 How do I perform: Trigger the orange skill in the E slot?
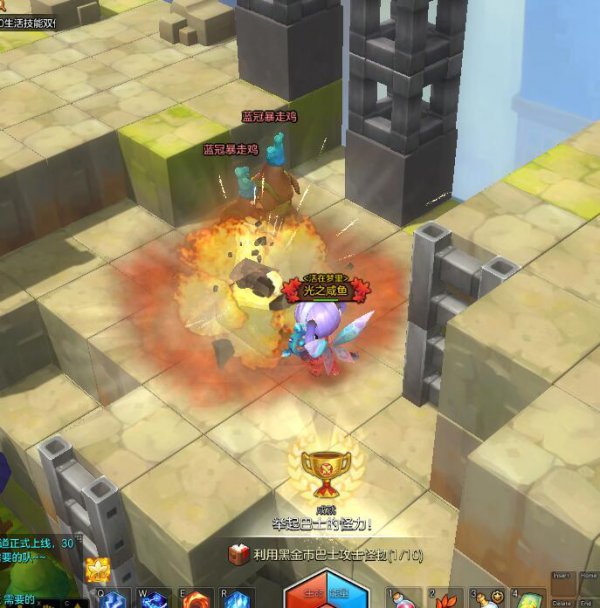point(197,600)
